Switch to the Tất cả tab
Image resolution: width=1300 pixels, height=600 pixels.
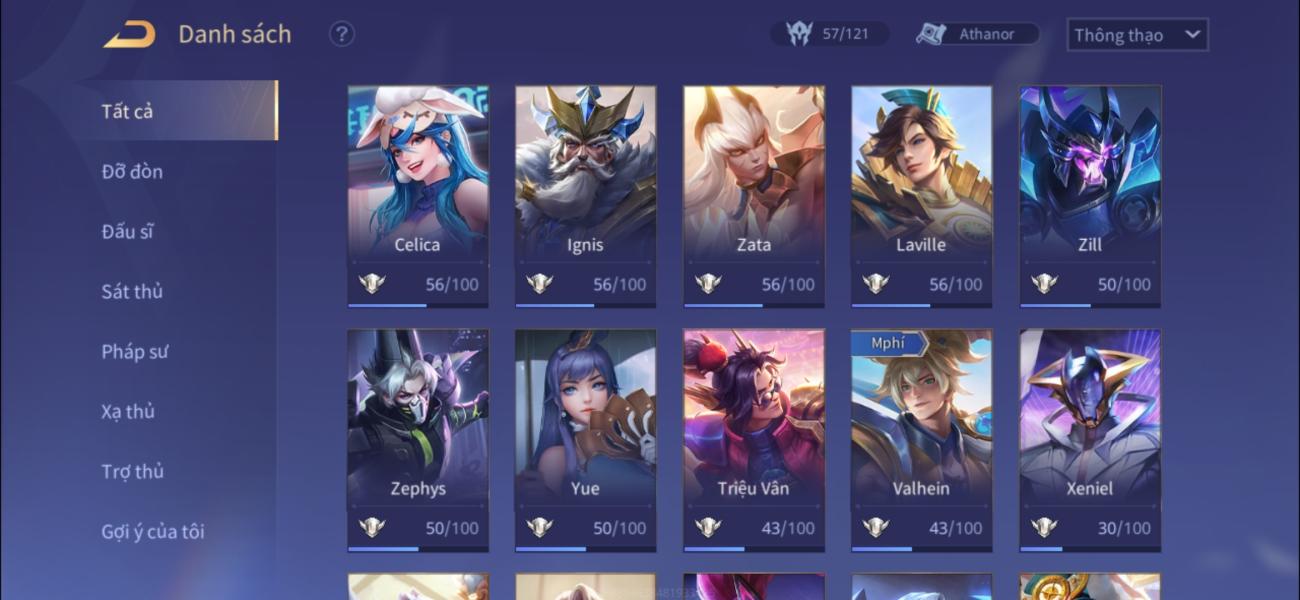tap(127, 111)
